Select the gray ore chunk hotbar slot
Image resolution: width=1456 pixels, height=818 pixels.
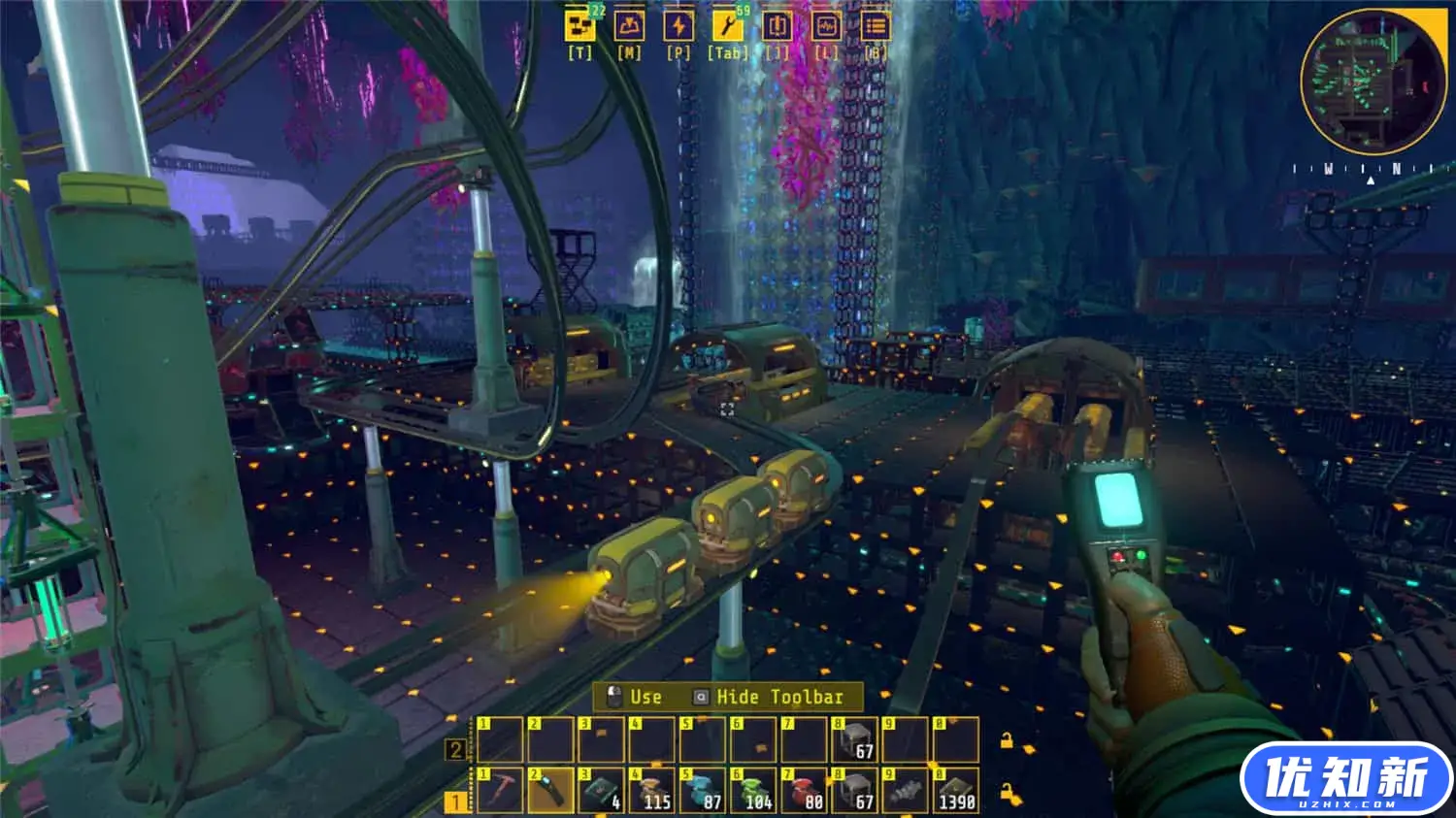coord(905,790)
